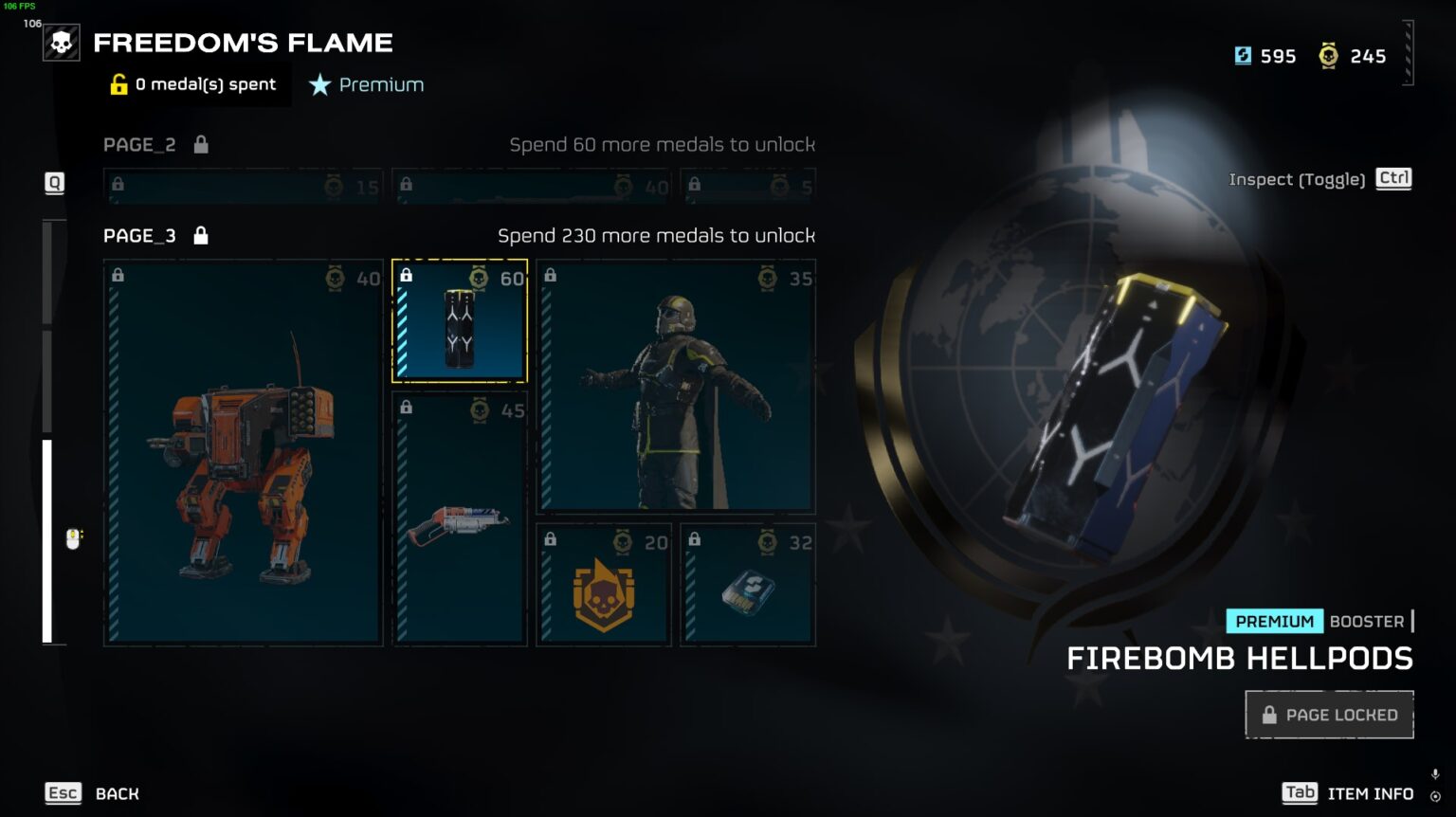Select the 15-medal item in the PAGE_2 row
Image resolution: width=1456 pixels, height=817 pixels.
point(242,187)
